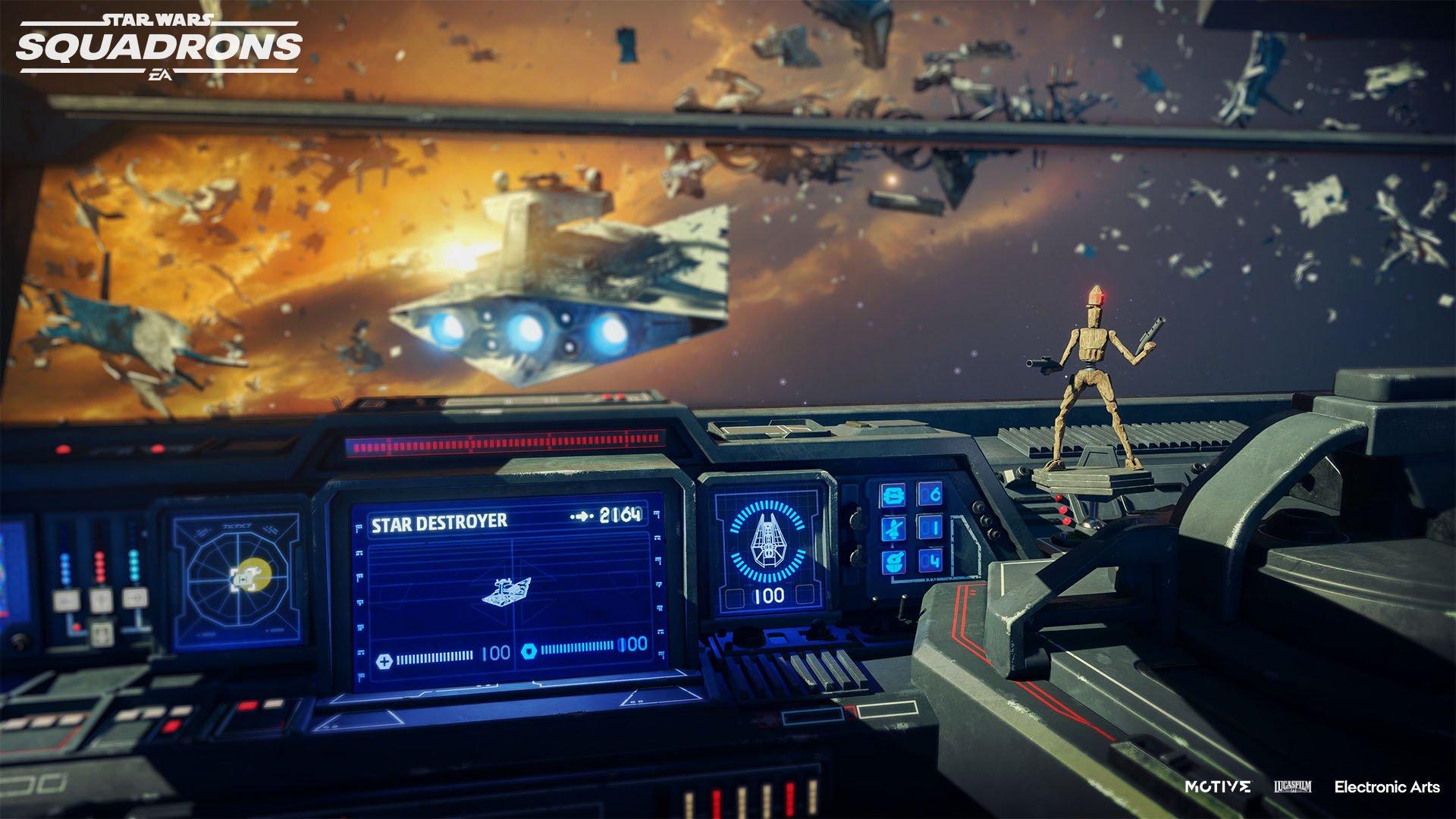The height and width of the screenshot is (819, 1456).
Task: Click the blue power pip column
Action: click(x=65, y=568)
